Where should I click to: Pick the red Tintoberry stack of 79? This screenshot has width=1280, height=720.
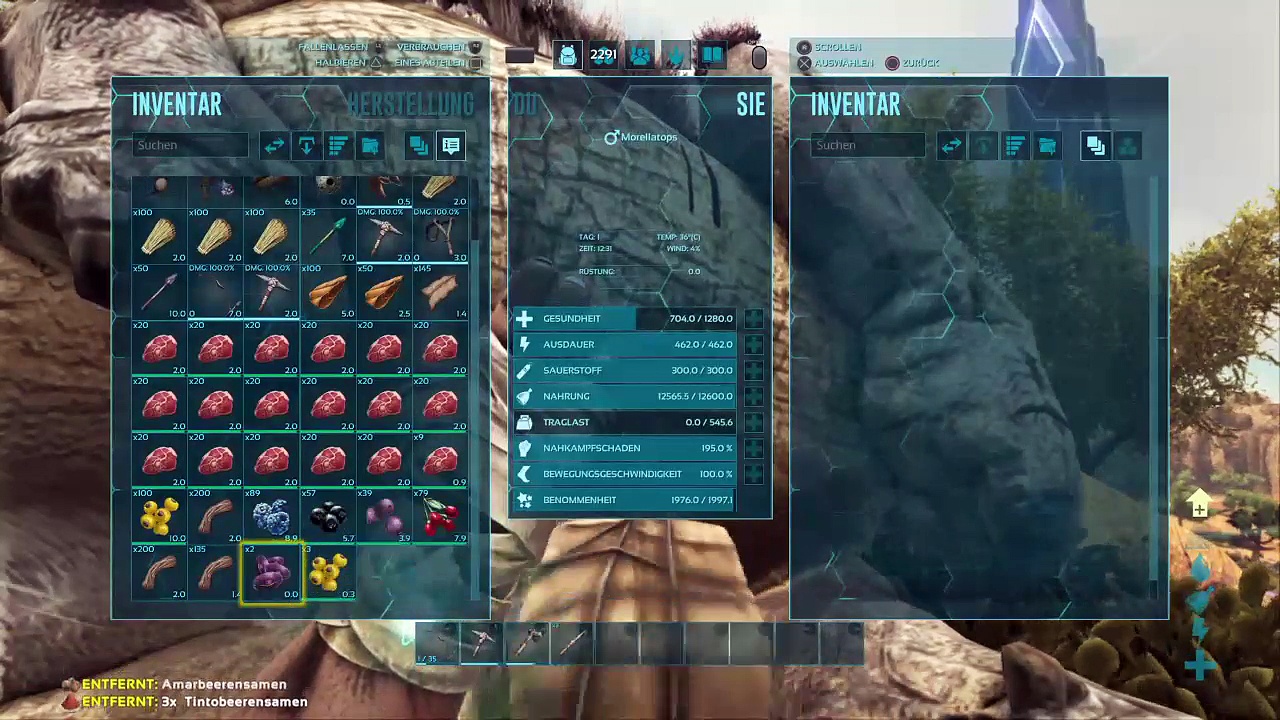440,516
